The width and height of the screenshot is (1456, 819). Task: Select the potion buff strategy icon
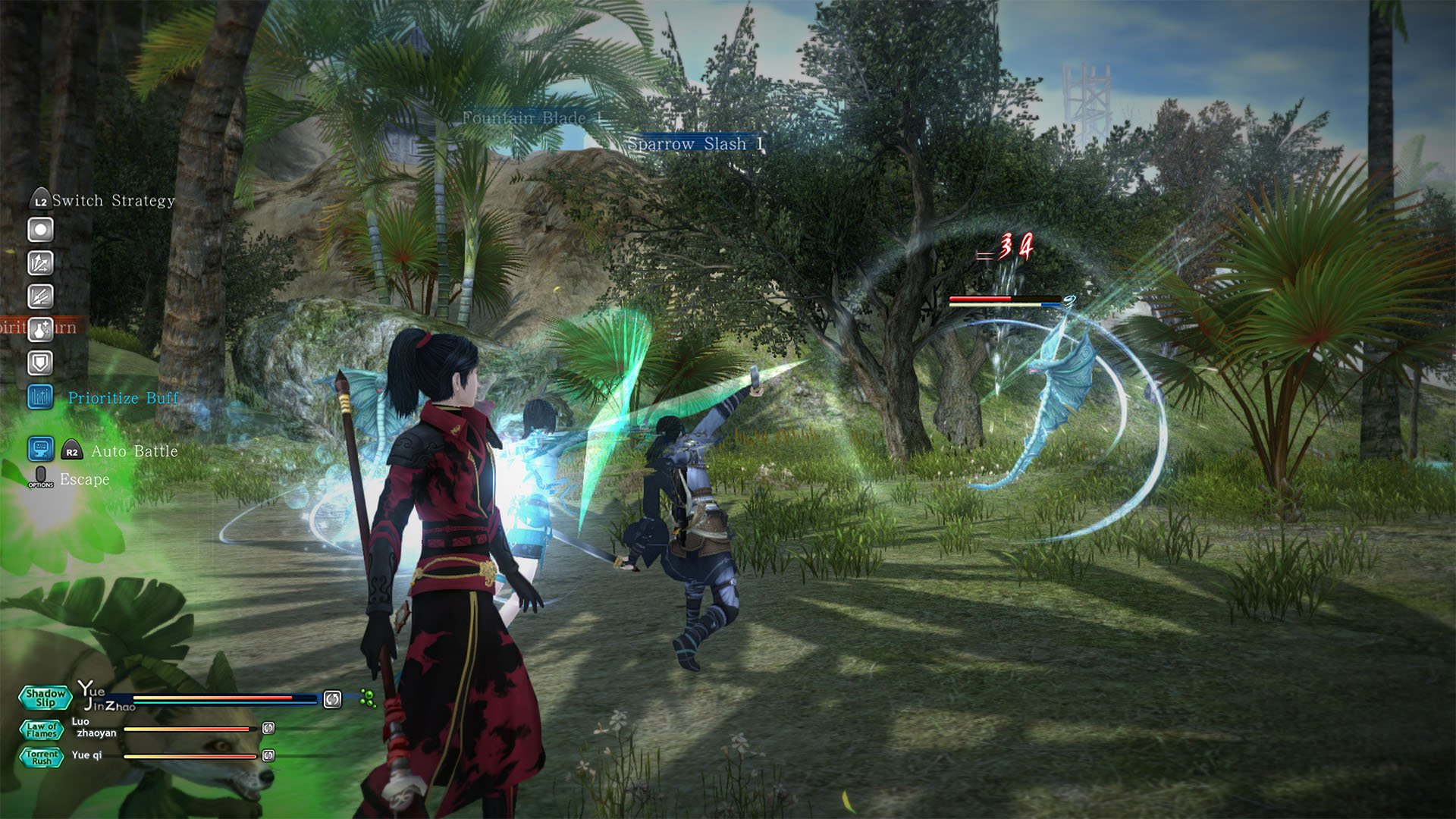(x=40, y=328)
